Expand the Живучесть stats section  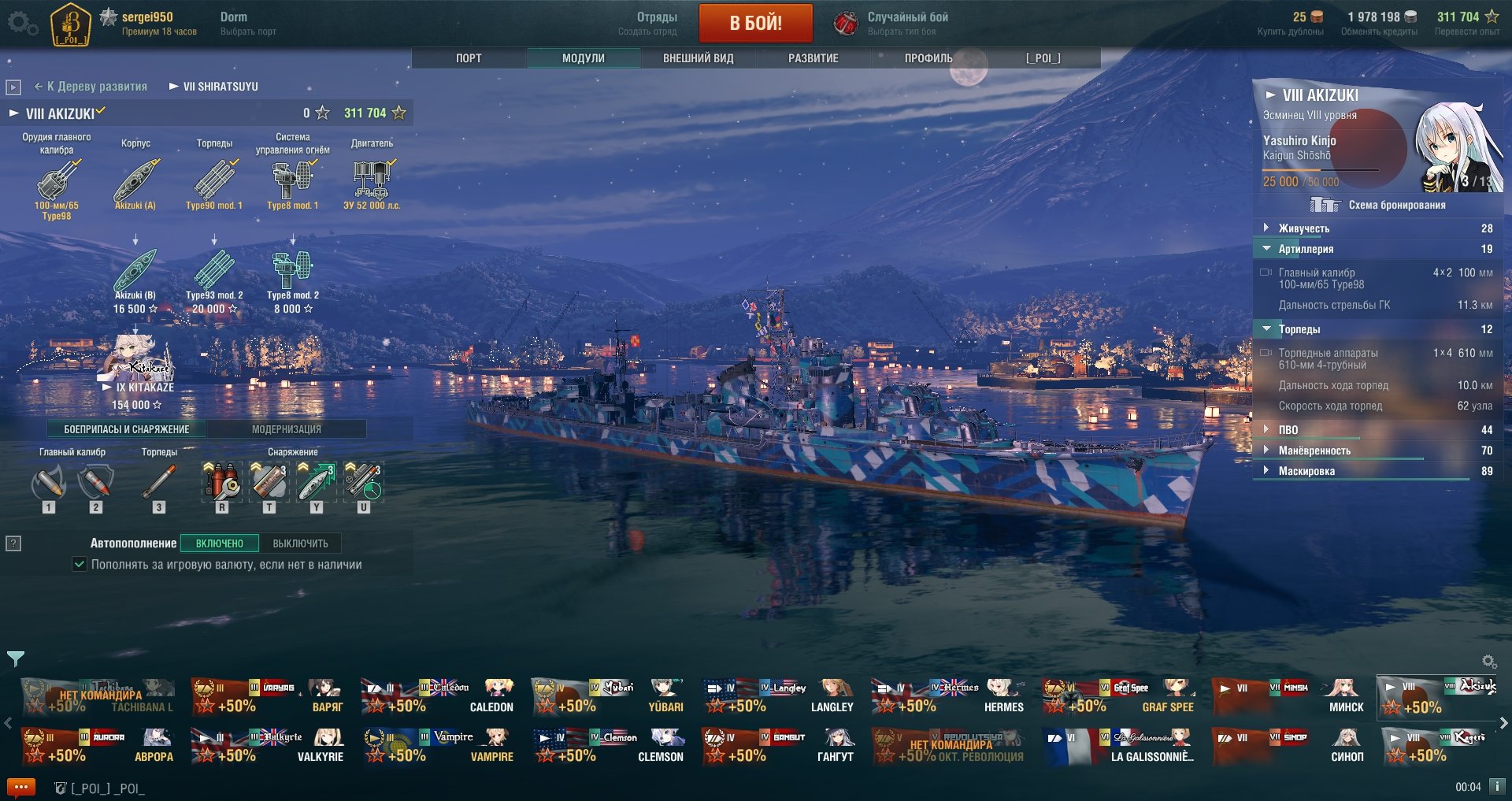pyautogui.click(x=1303, y=228)
